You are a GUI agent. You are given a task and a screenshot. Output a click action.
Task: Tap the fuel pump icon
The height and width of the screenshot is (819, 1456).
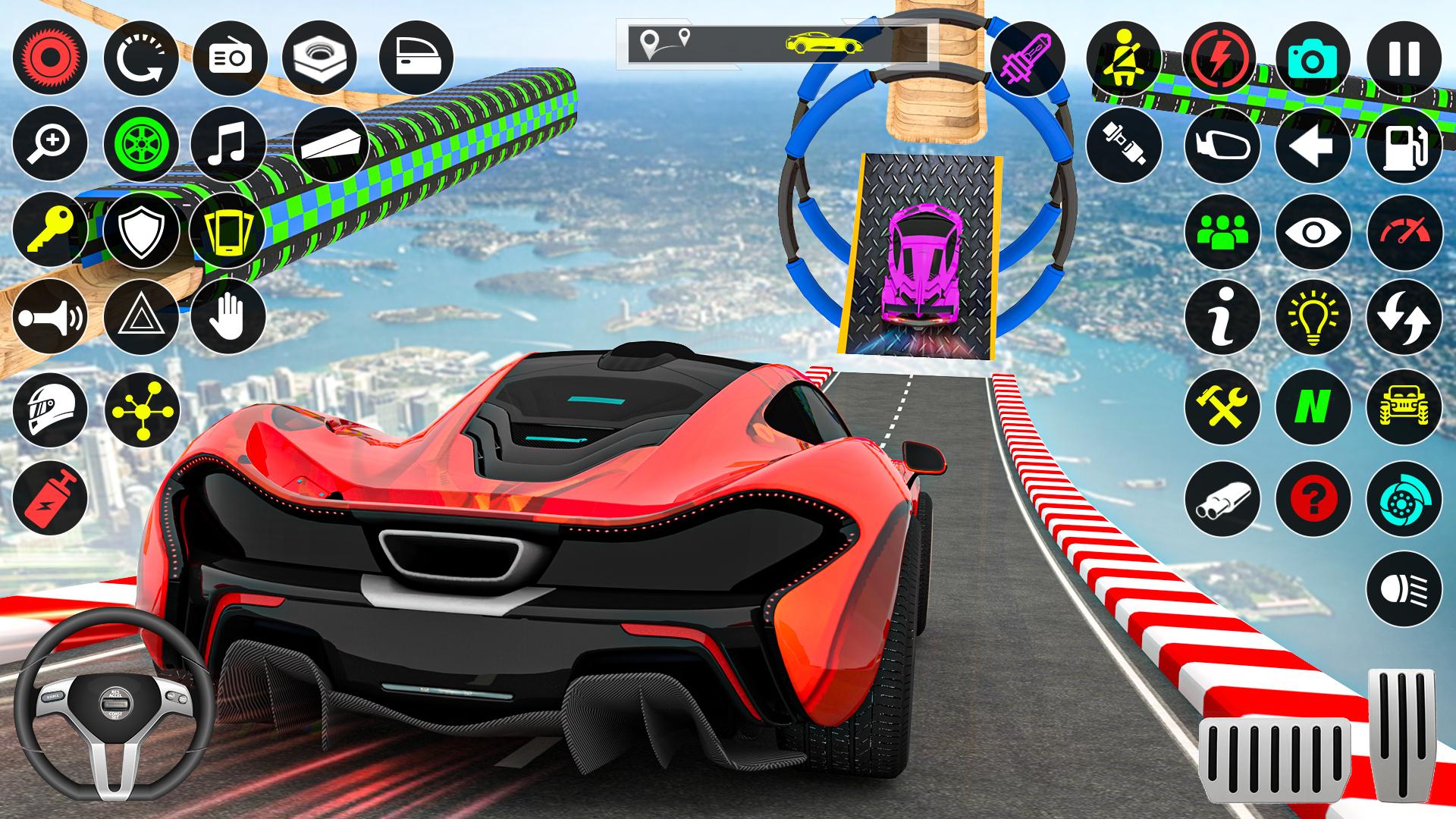pyautogui.click(x=1404, y=145)
